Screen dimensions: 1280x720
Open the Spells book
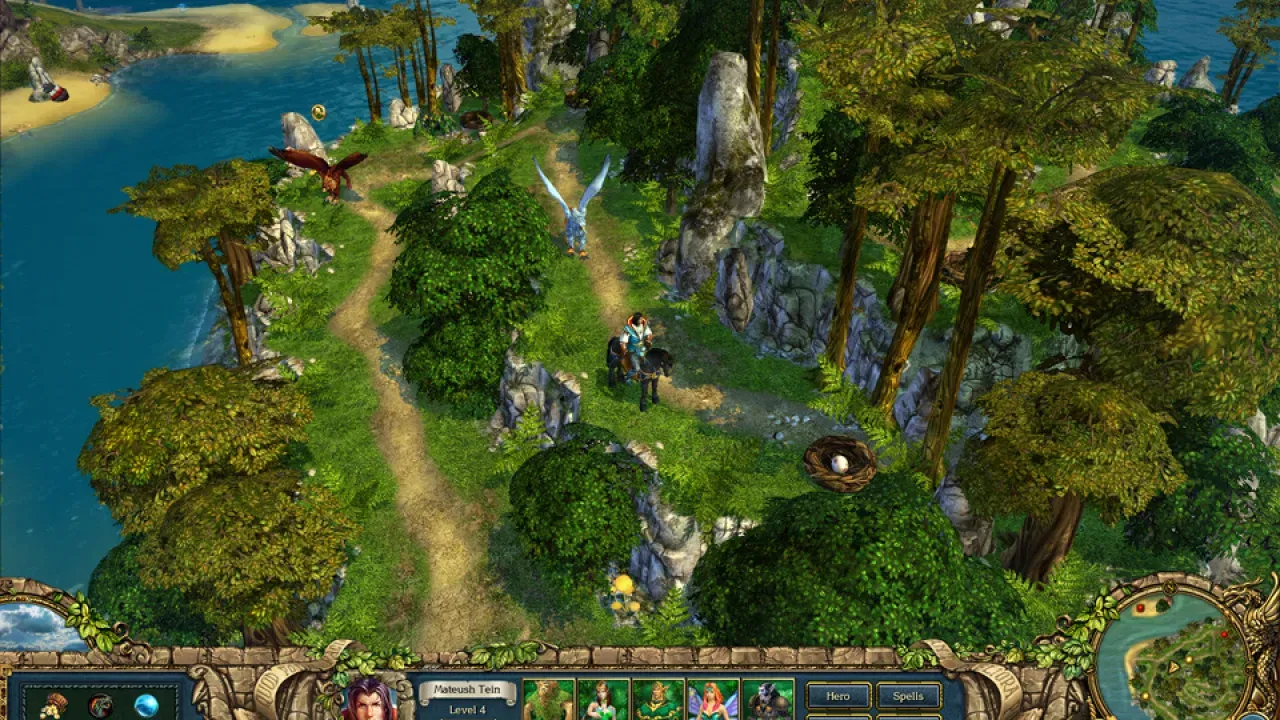908,696
